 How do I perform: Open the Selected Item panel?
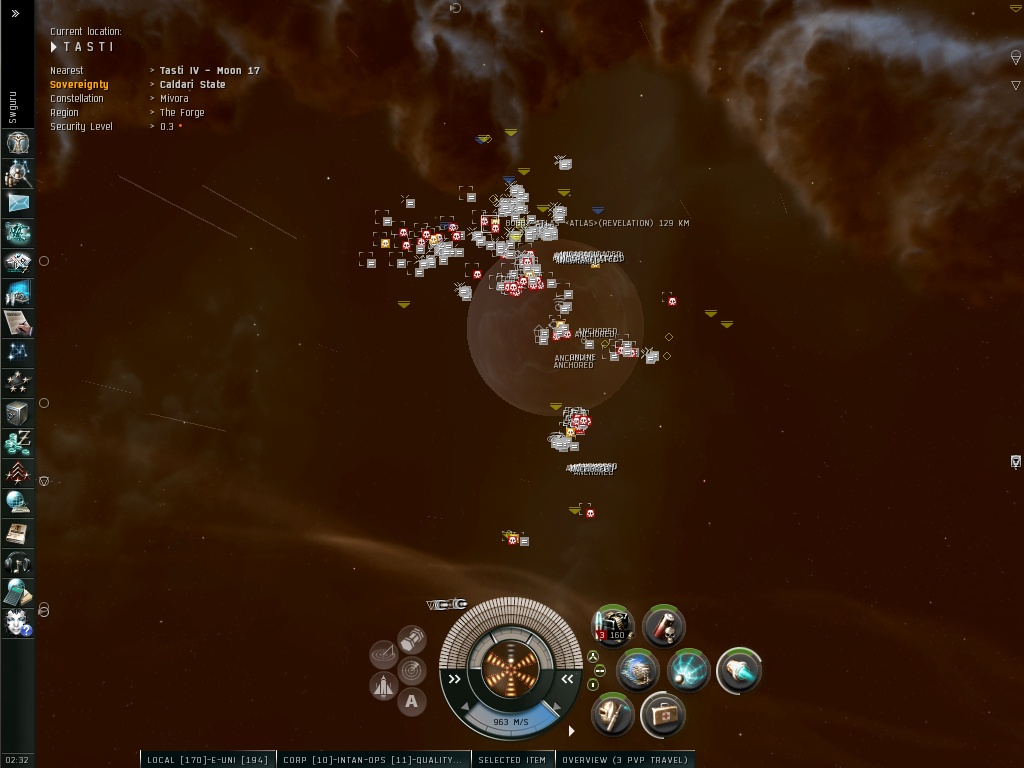[x=512, y=760]
